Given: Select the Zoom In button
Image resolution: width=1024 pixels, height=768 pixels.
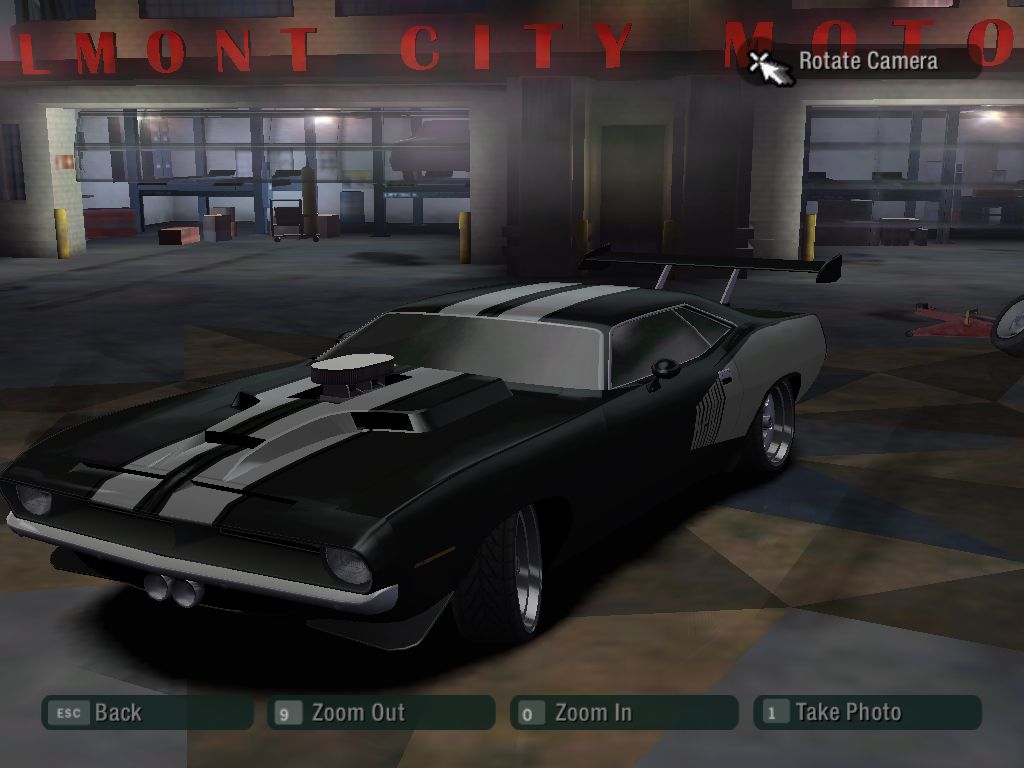Looking at the screenshot, I should pos(623,713).
